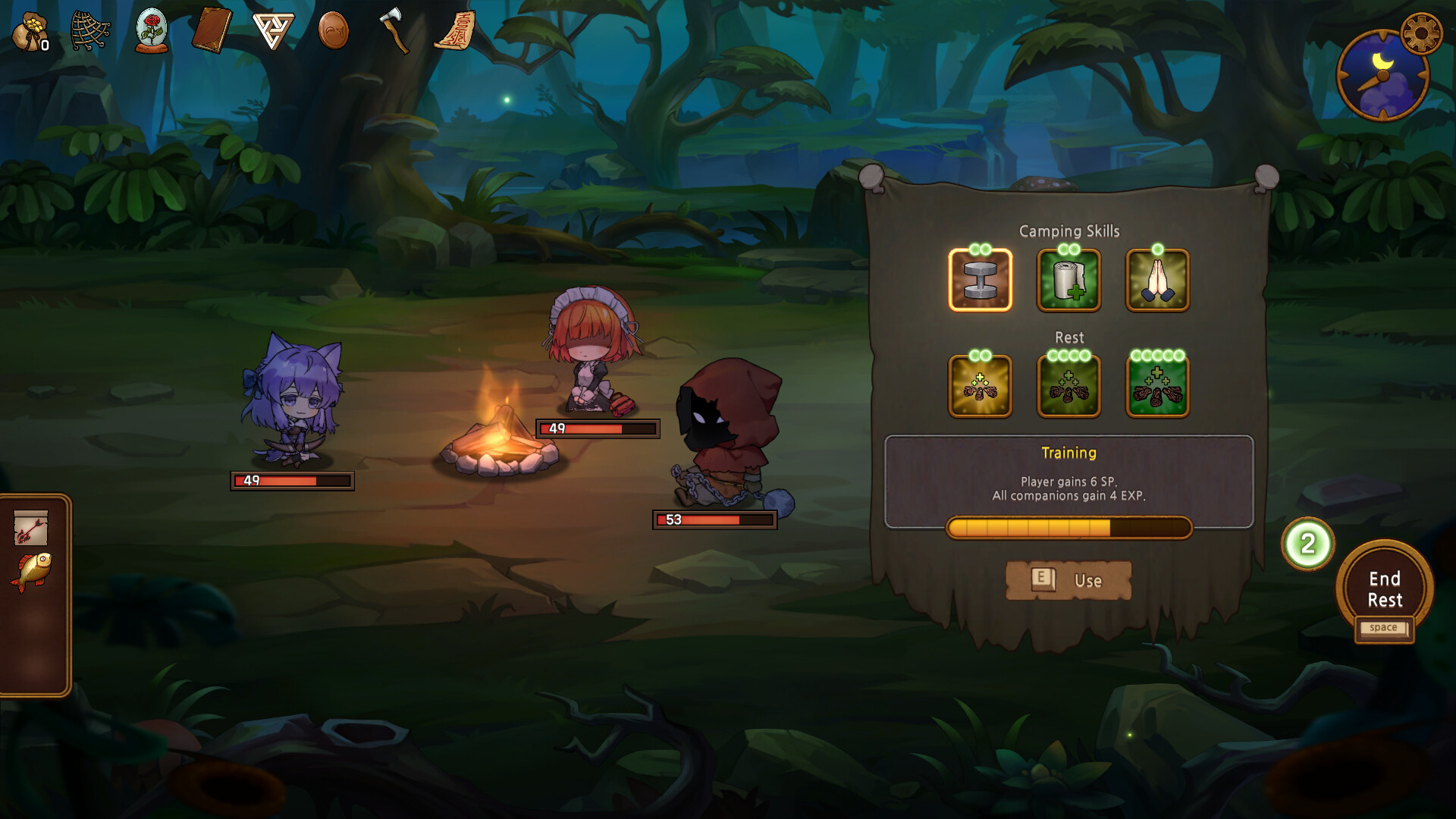The image size is (1456, 819).
Task: Open the brown leather book
Action: point(212,32)
